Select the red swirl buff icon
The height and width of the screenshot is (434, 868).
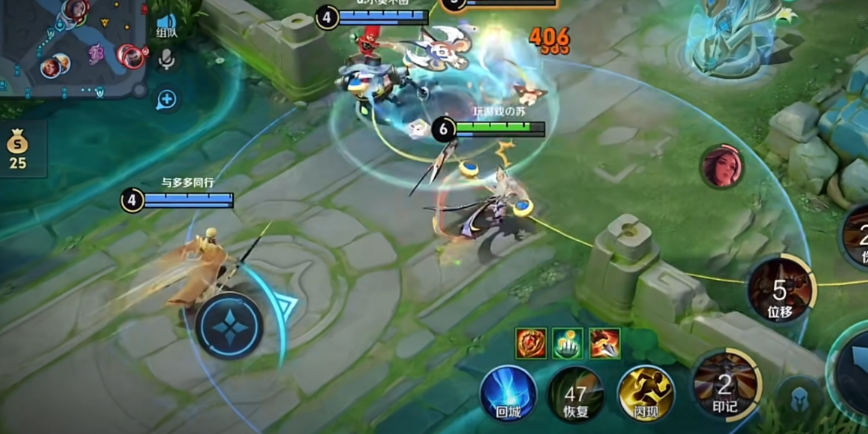pyautogui.click(x=530, y=343)
